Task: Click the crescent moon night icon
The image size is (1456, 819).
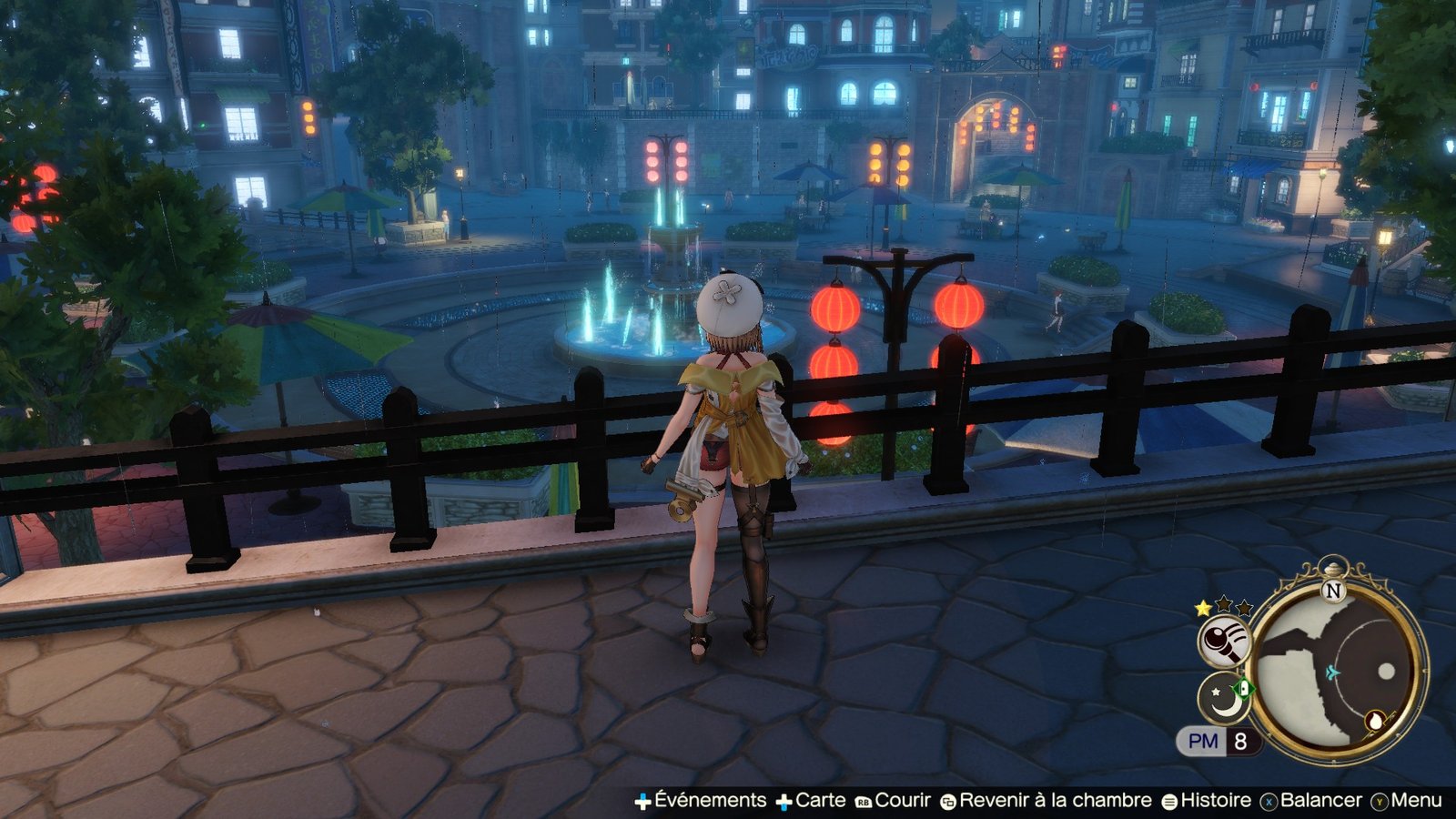Action: [1219, 699]
